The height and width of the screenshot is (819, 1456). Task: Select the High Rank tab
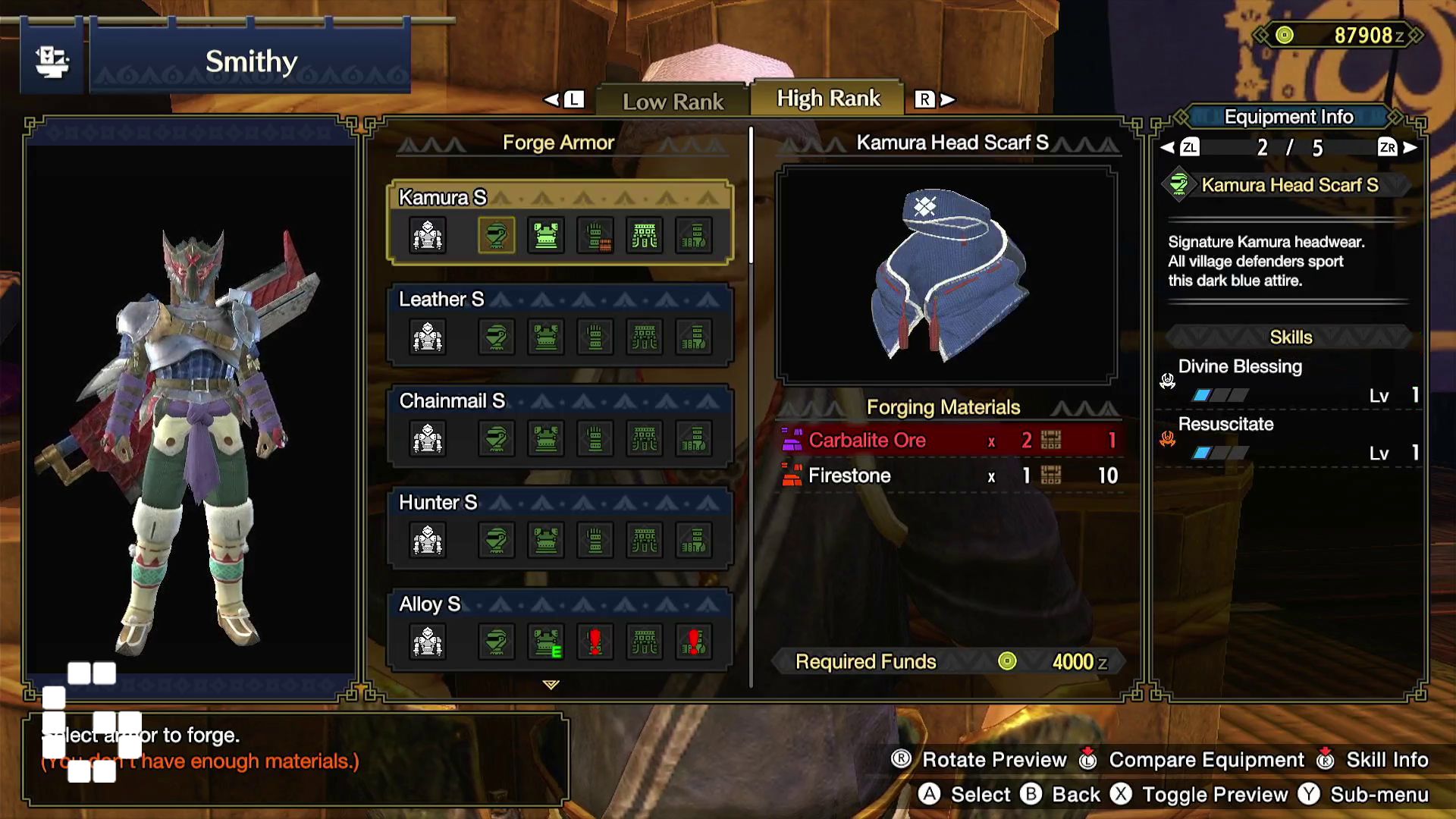(x=825, y=98)
